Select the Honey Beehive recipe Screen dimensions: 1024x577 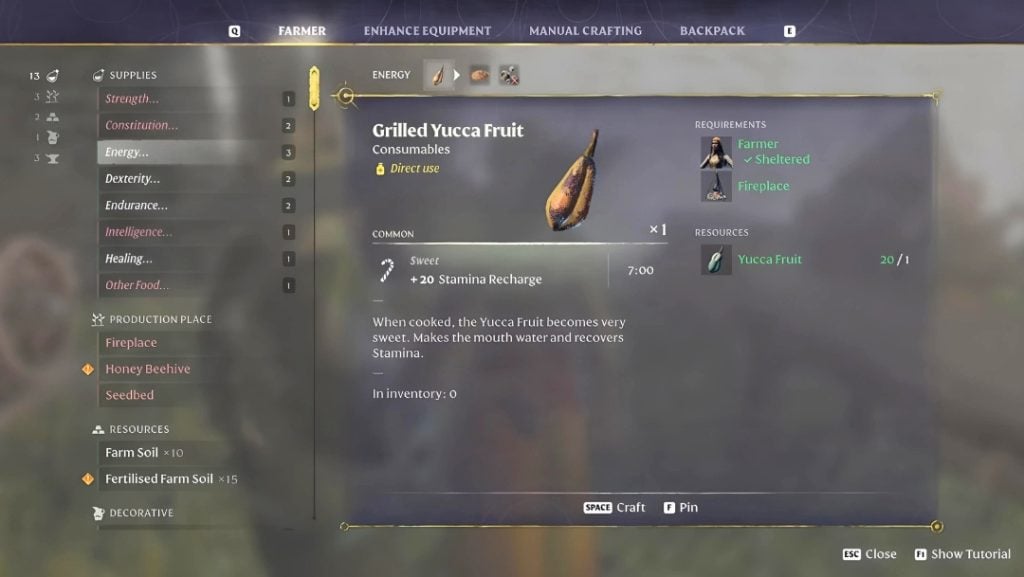coord(147,369)
